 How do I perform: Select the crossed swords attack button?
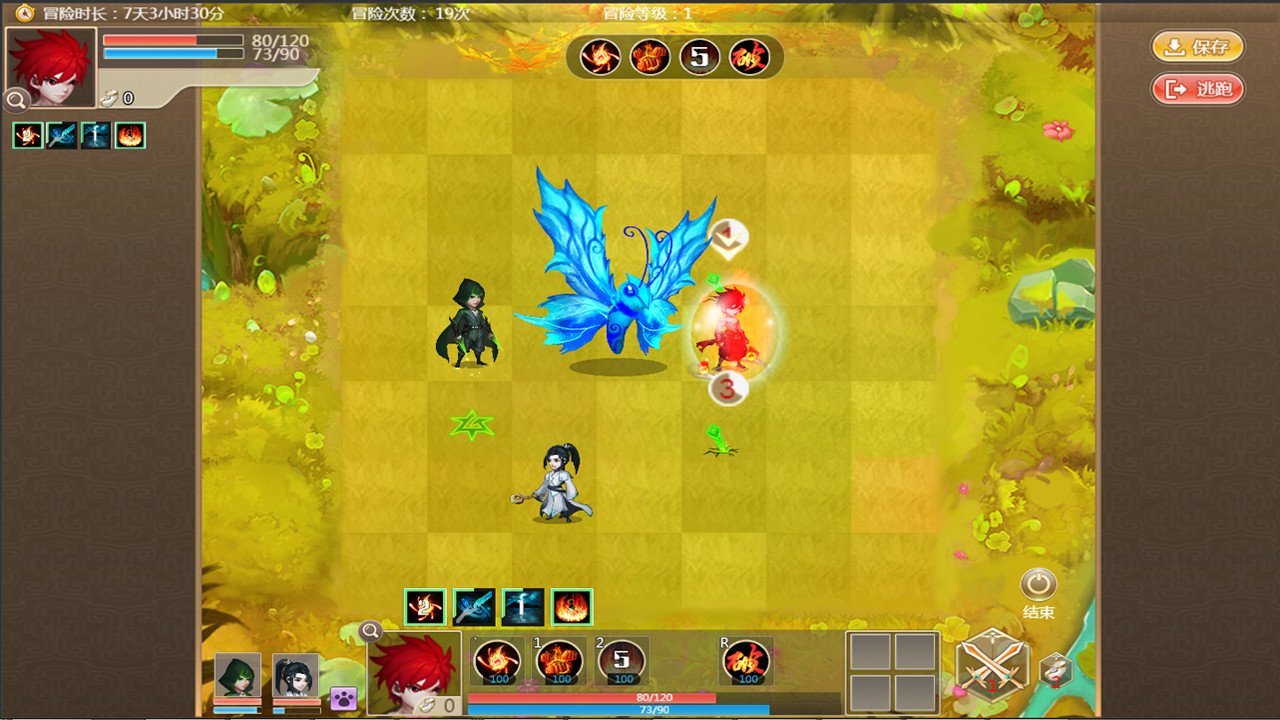(x=991, y=665)
